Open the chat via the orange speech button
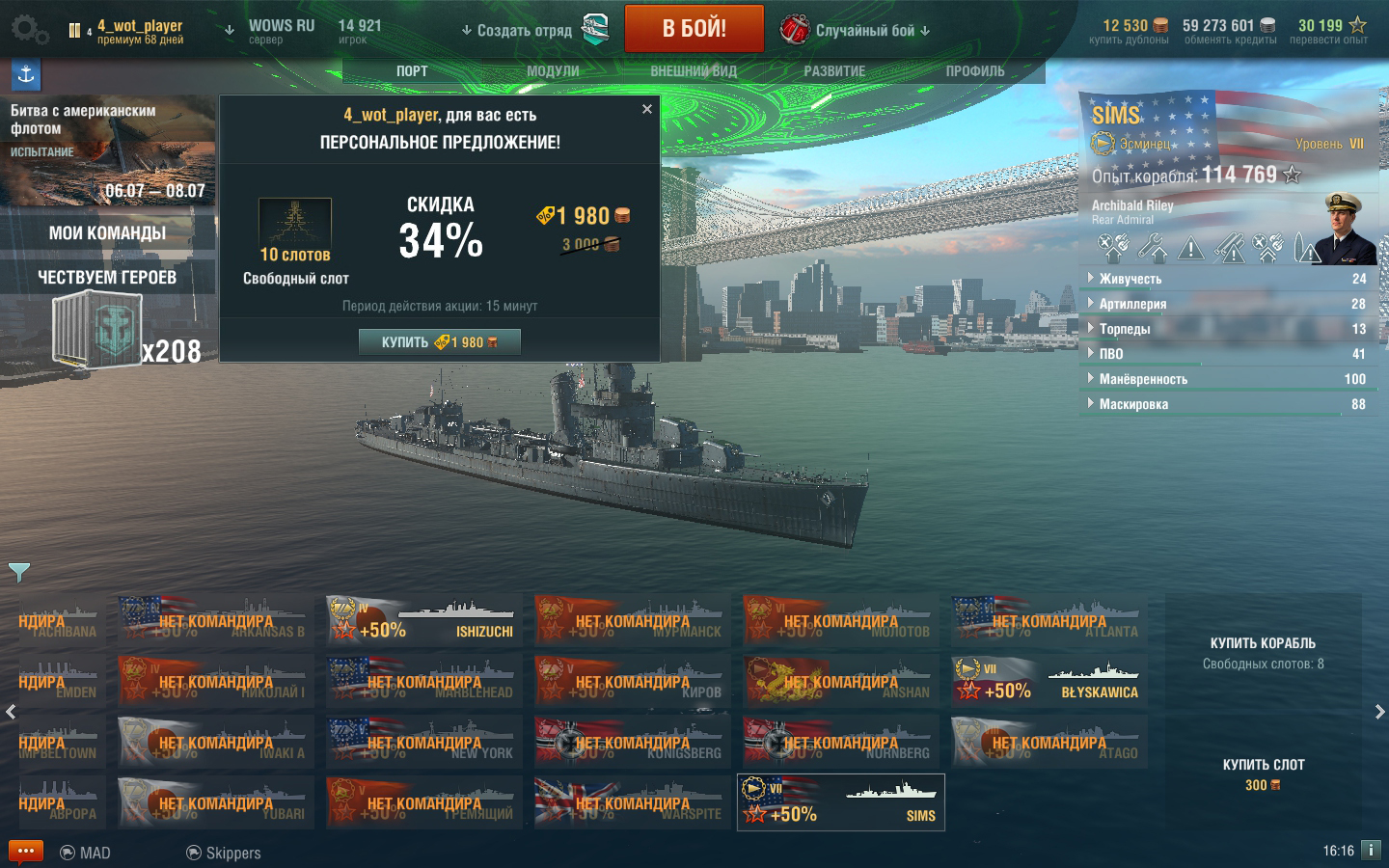Screen dimensions: 1389x868 25,852
